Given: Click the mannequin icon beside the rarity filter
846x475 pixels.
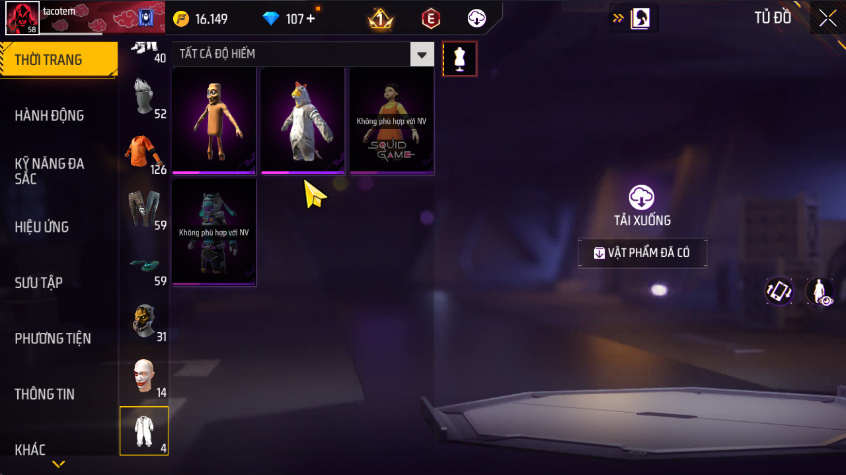Looking at the screenshot, I should click(459, 58).
